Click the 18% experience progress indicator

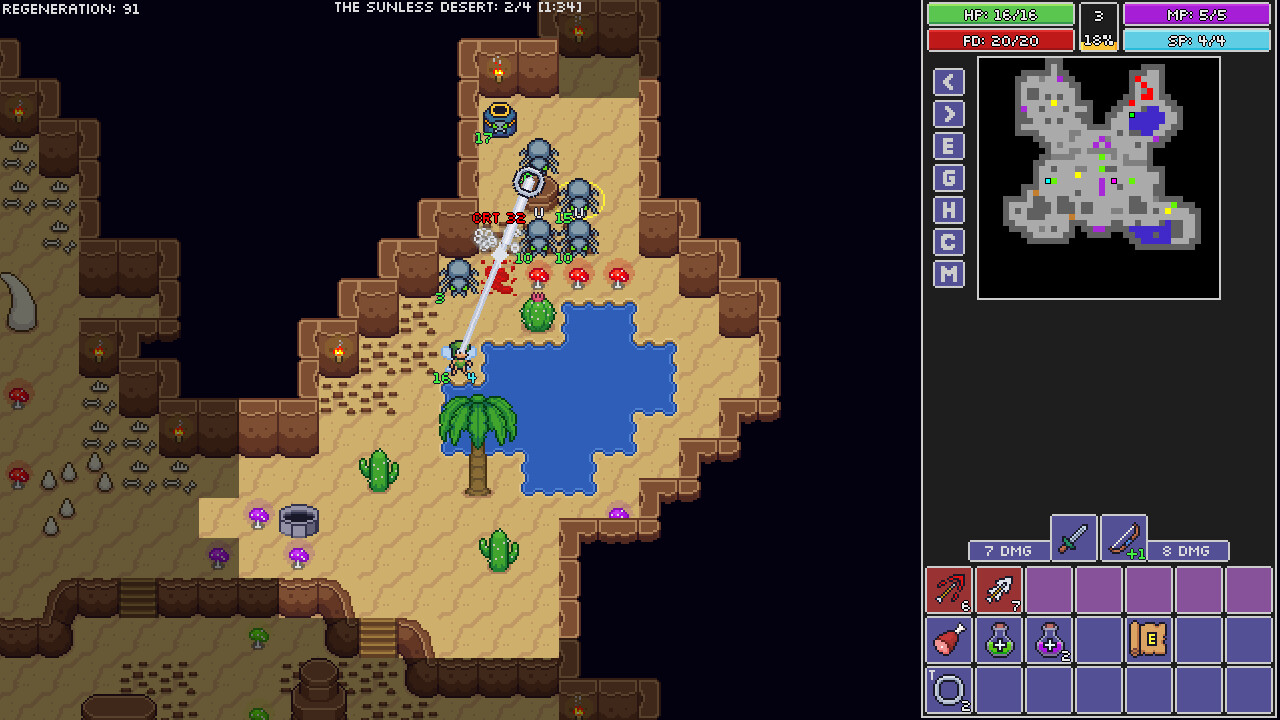1098,40
